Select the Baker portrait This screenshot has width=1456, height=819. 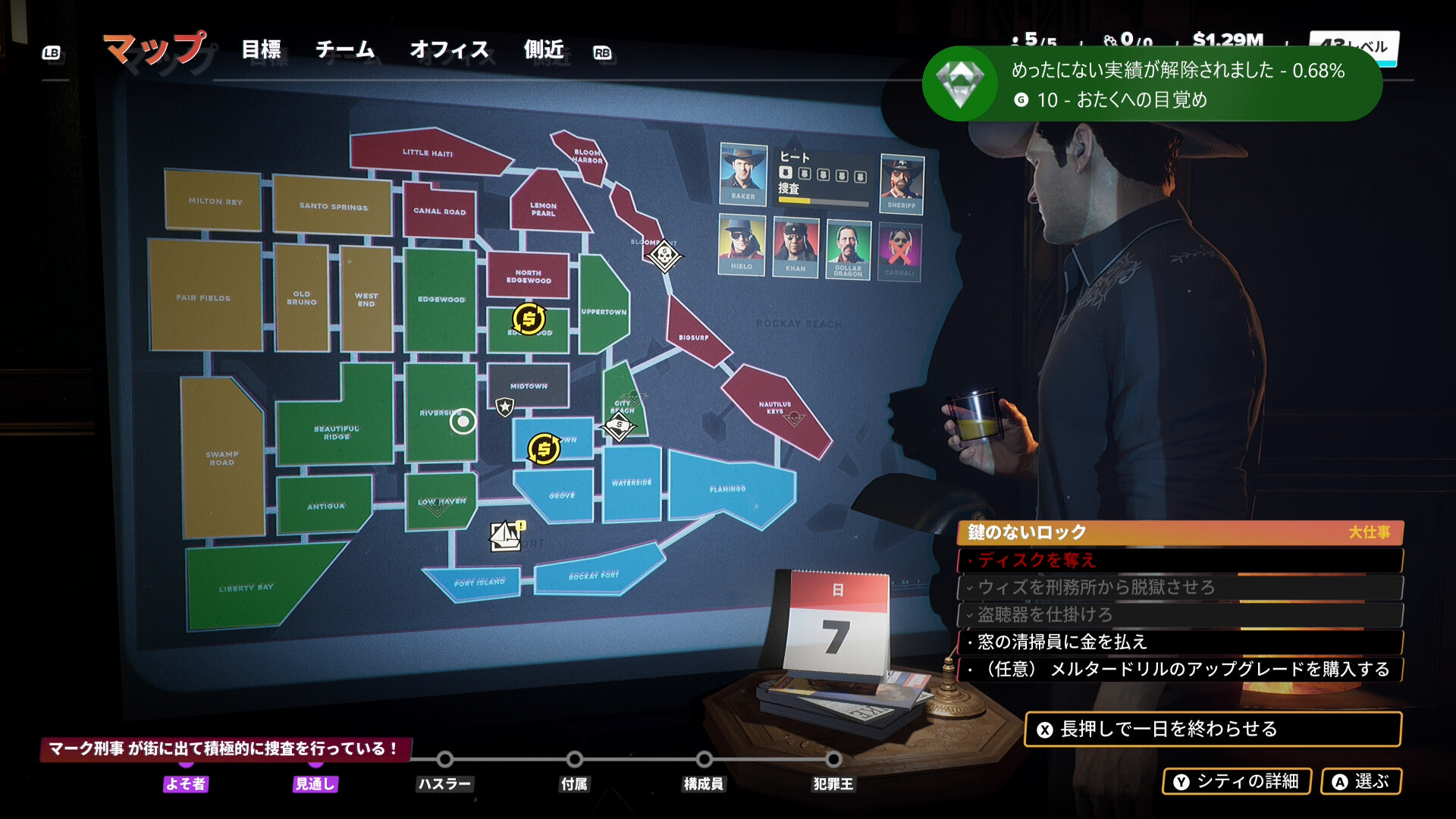[x=742, y=172]
